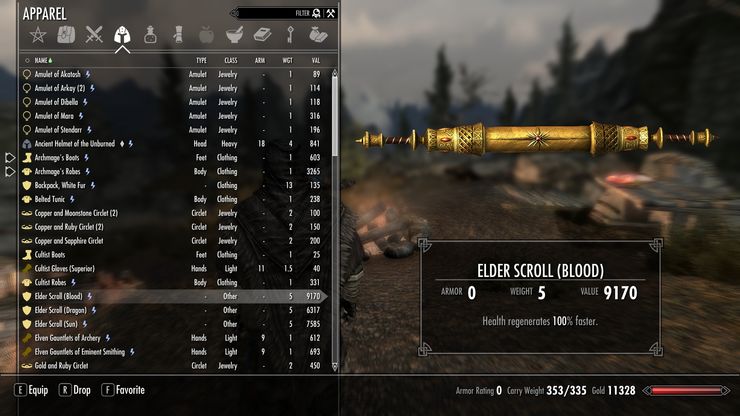Image resolution: width=740 pixels, height=416 pixels.
Task: Sort items by the WGT column header
Action: click(x=287, y=60)
